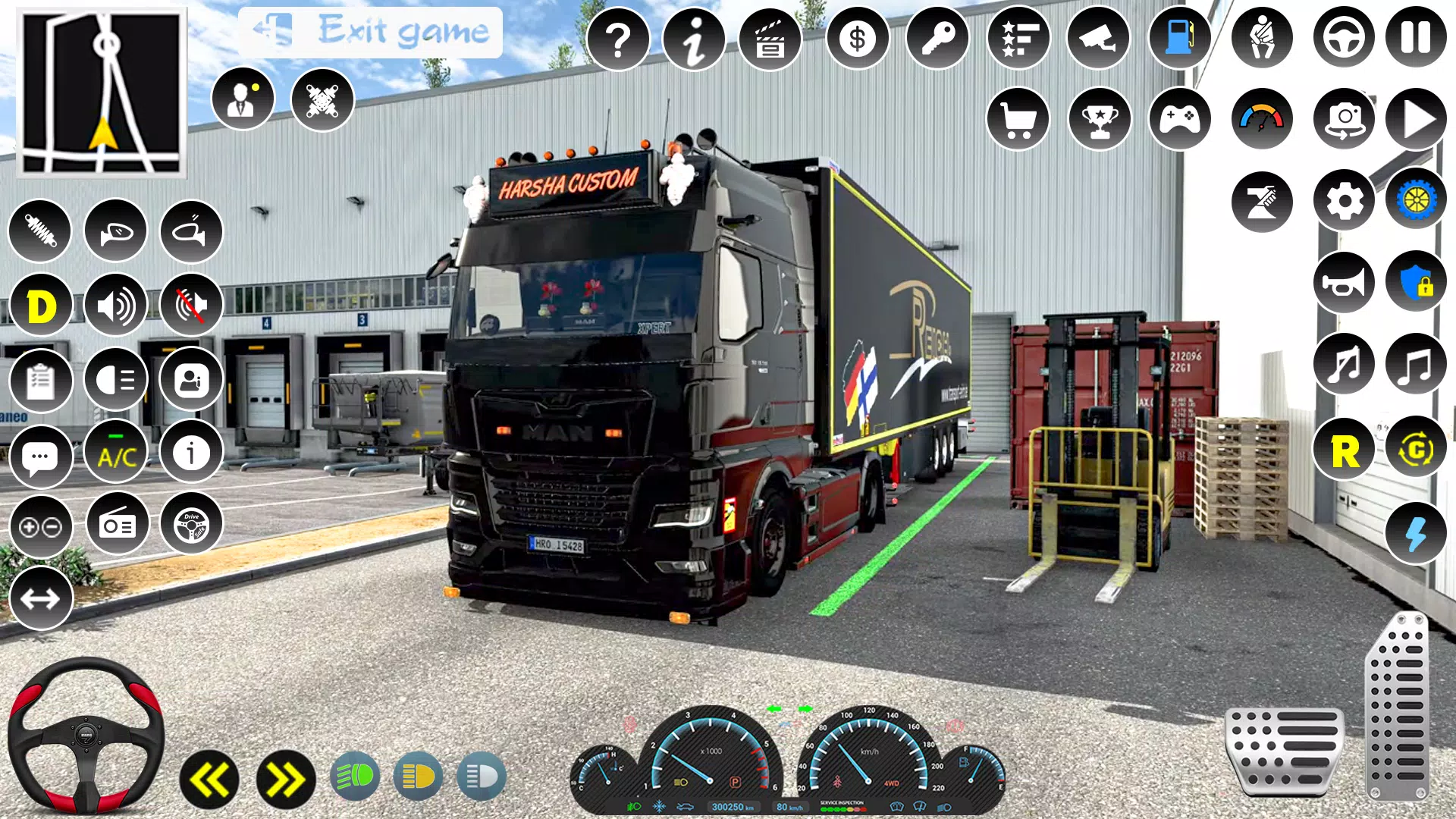Switch the camera view
This screenshot has width=1456, height=819.
(x=1344, y=119)
